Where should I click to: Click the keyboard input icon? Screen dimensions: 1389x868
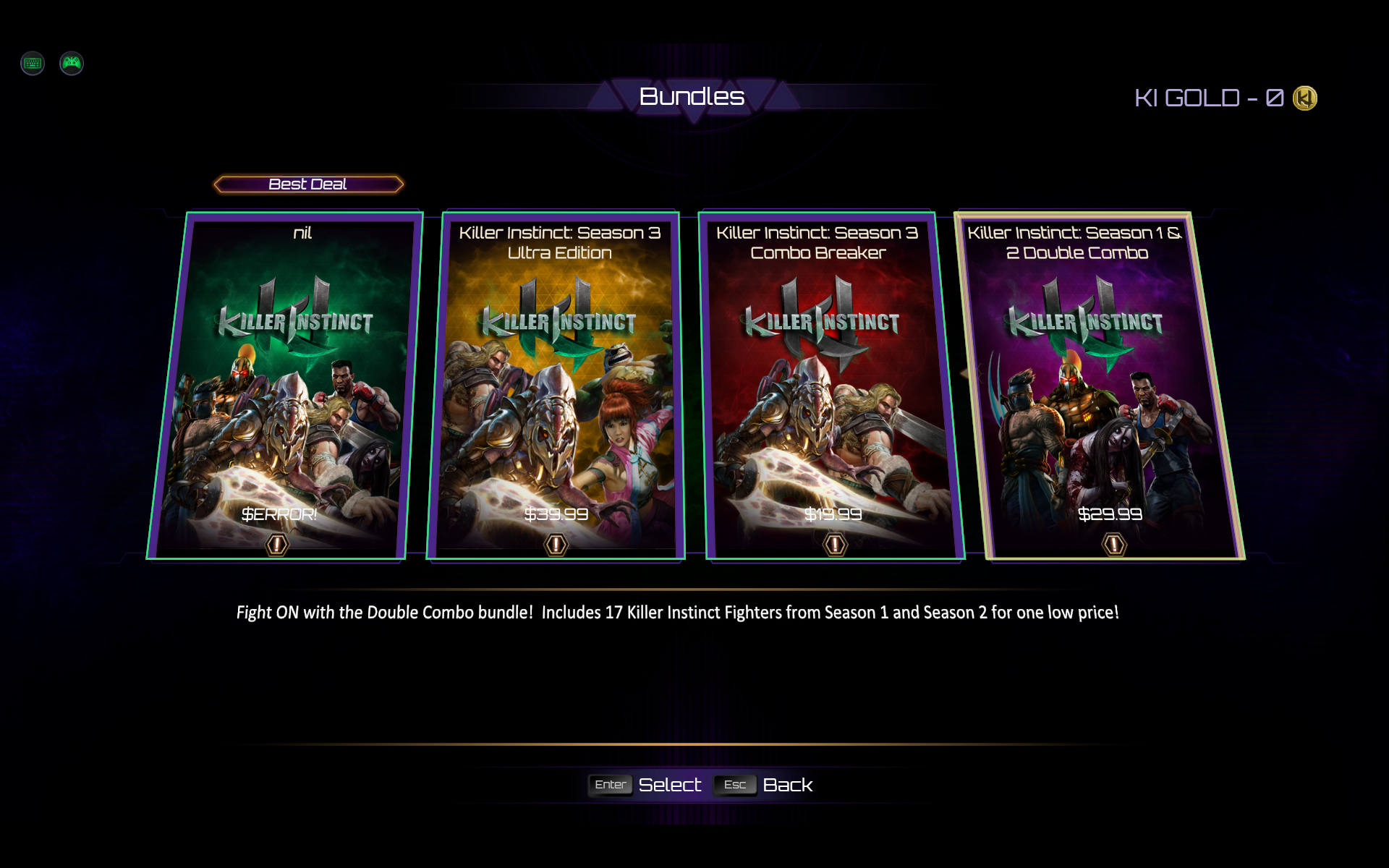[x=33, y=64]
